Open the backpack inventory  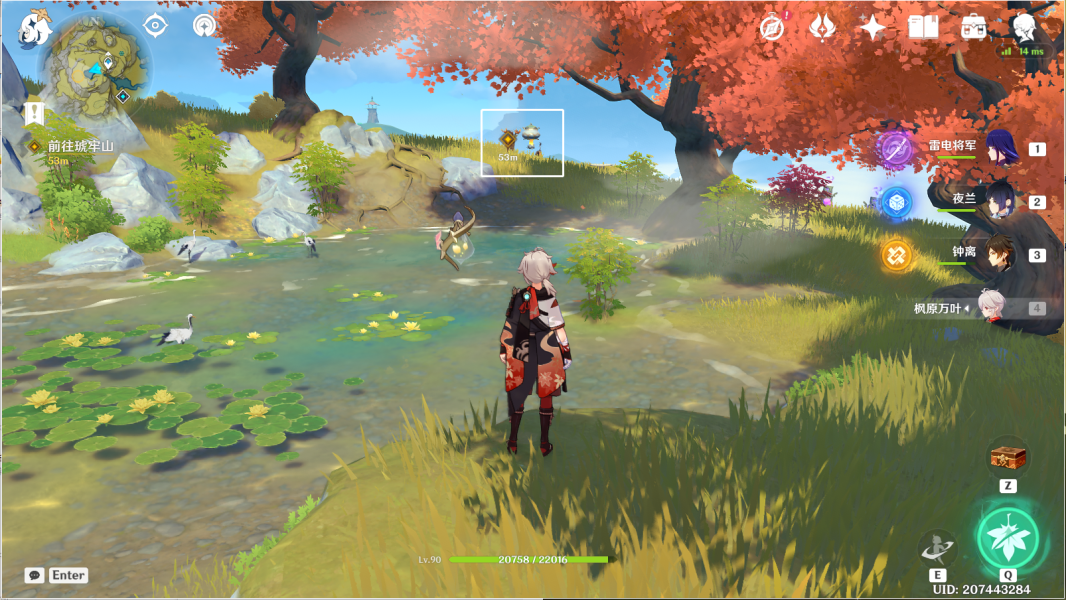tap(973, 28)
